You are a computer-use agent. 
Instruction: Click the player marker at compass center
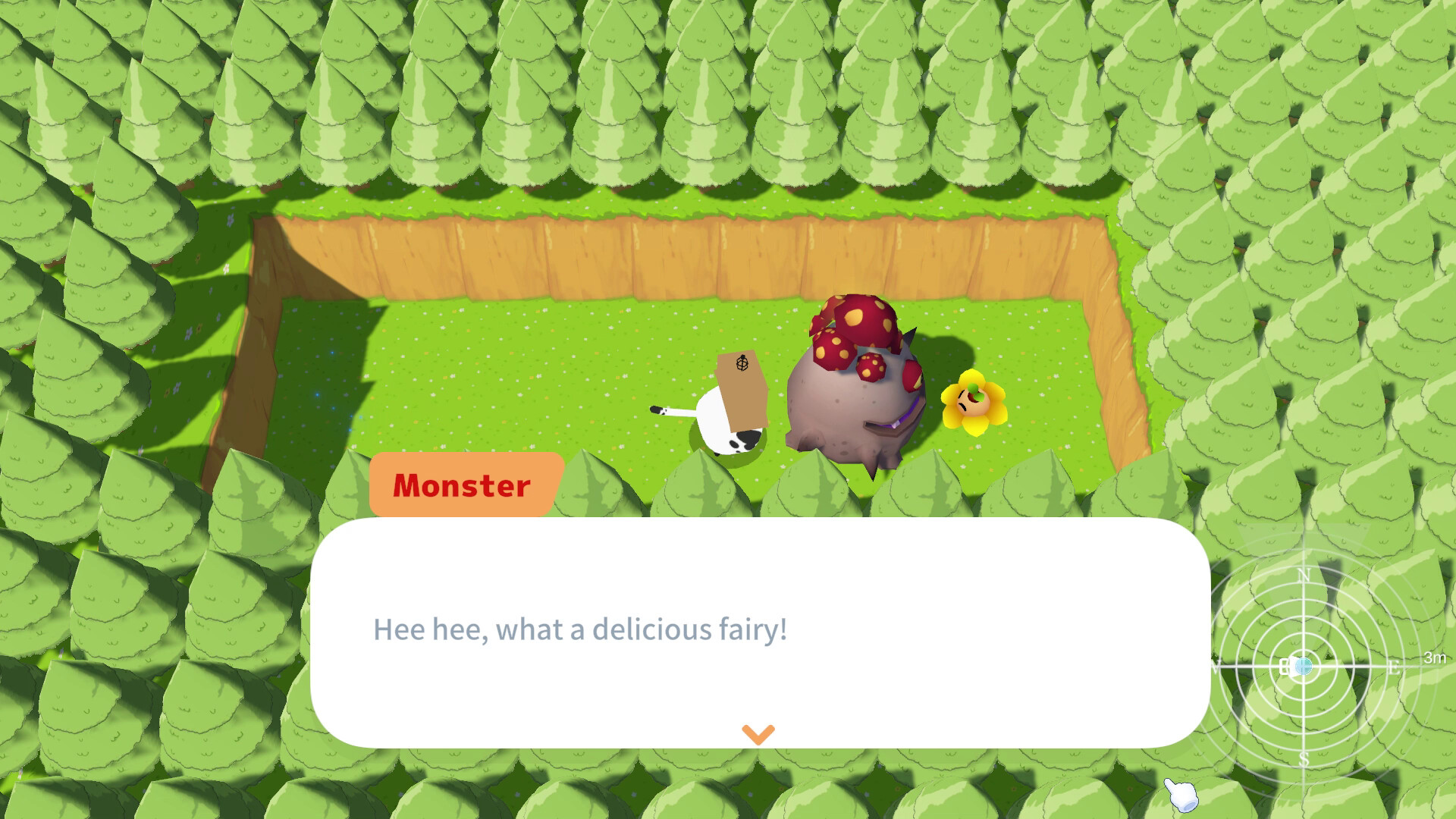1304,665
